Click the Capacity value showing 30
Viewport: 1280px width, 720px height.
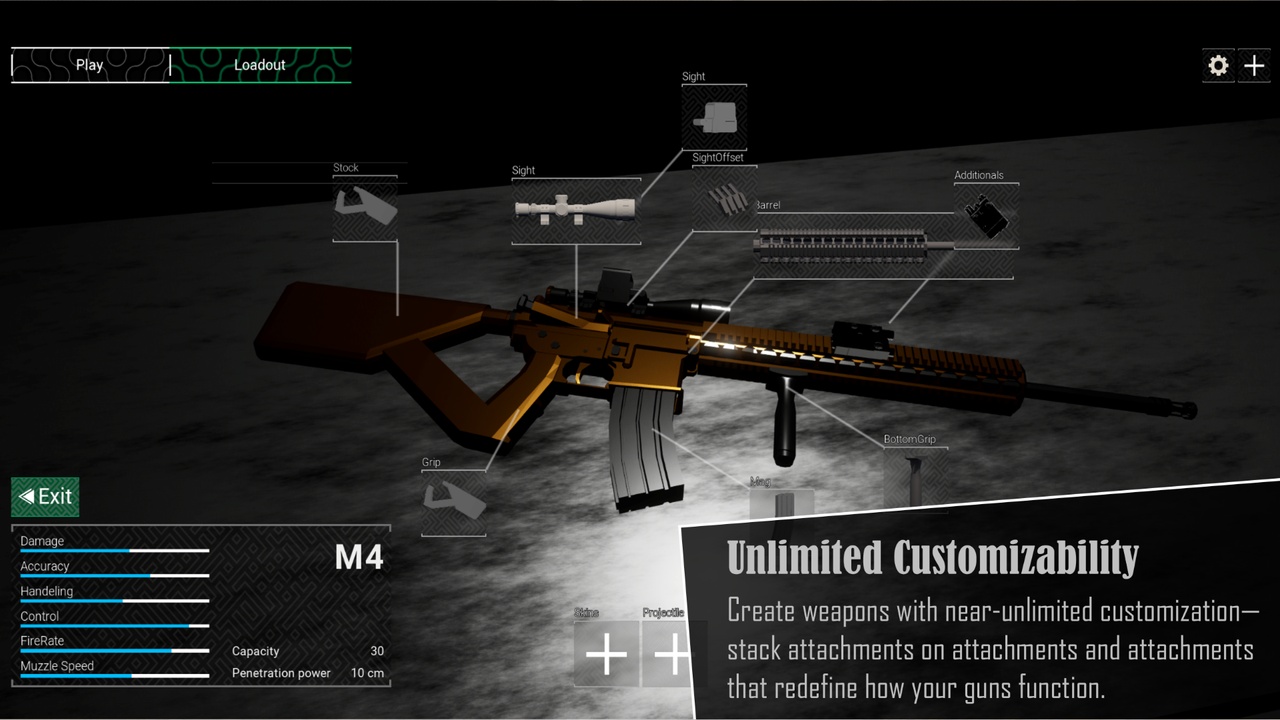pos(377,651)
